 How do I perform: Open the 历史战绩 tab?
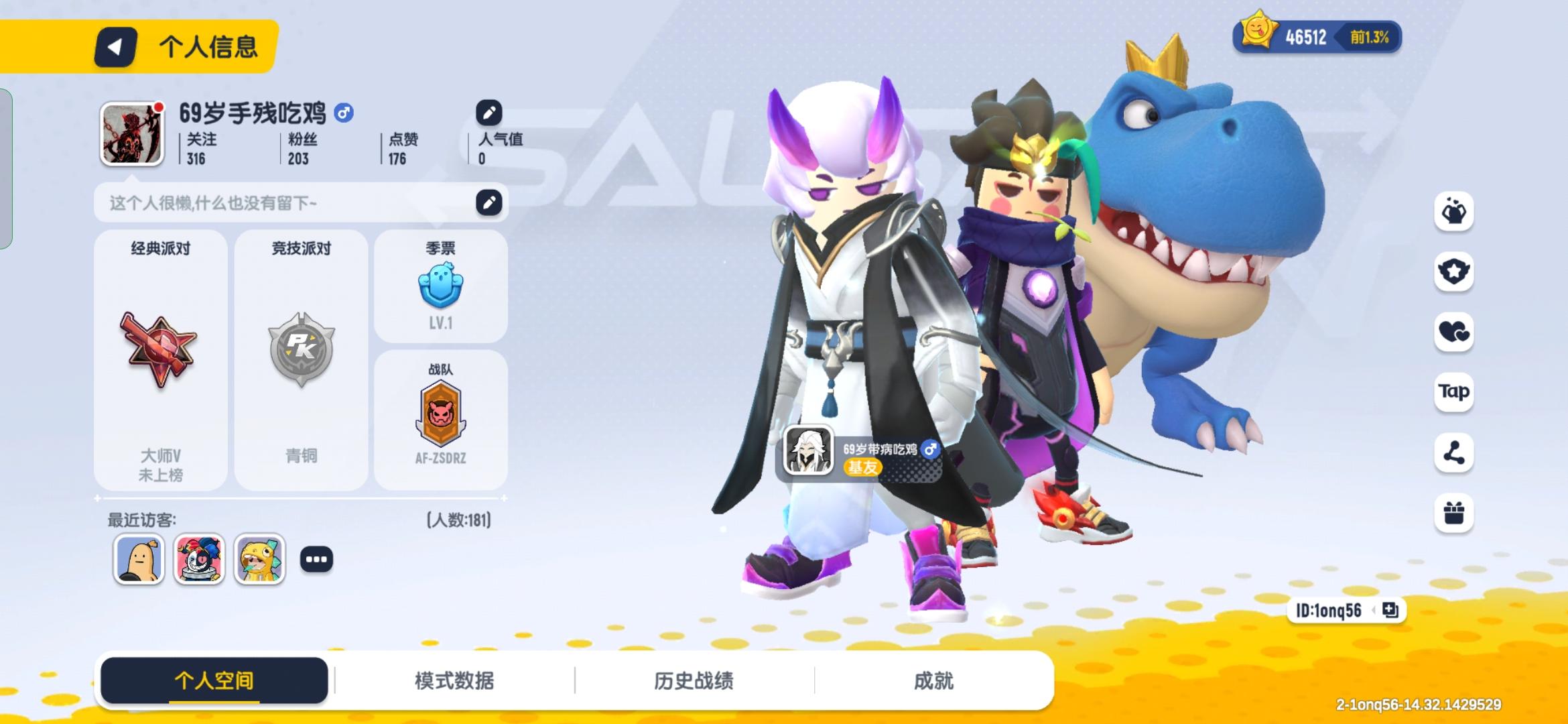pyautogui.click(x=694, y=680)
